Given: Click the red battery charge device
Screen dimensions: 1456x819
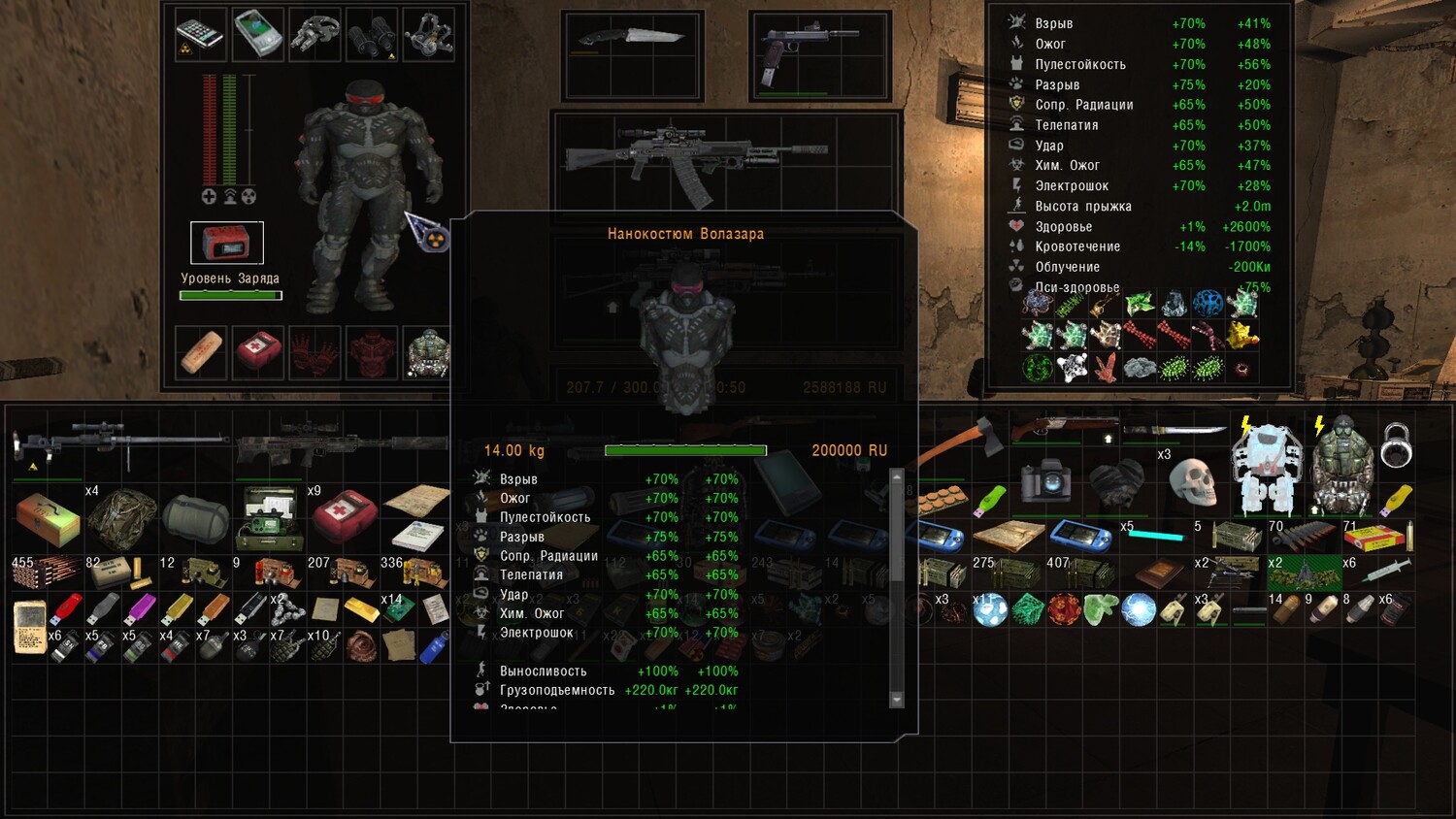Looking at the screenshot, I should (226, 243).
